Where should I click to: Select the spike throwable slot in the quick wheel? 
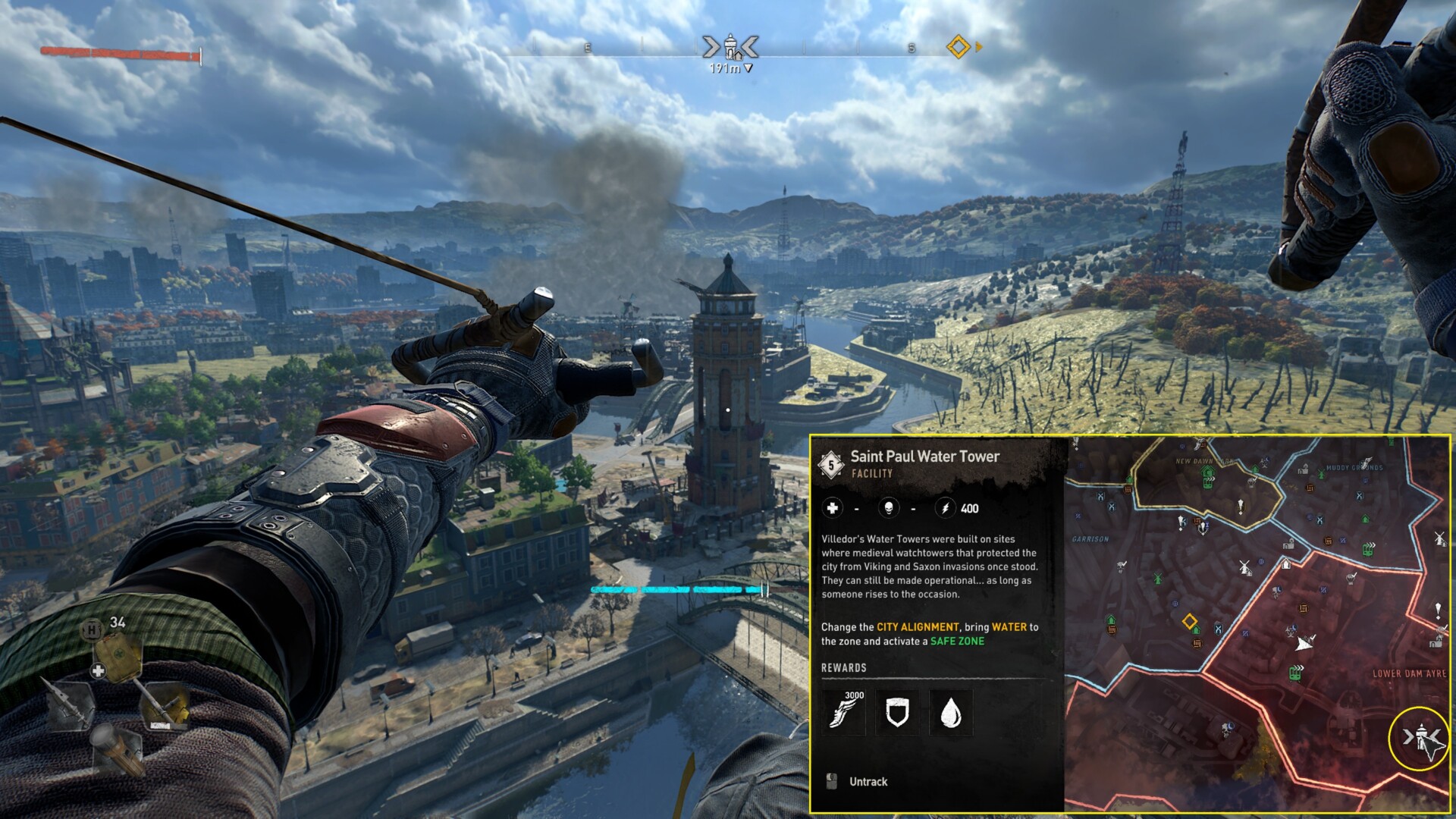(x=70, y=704)
